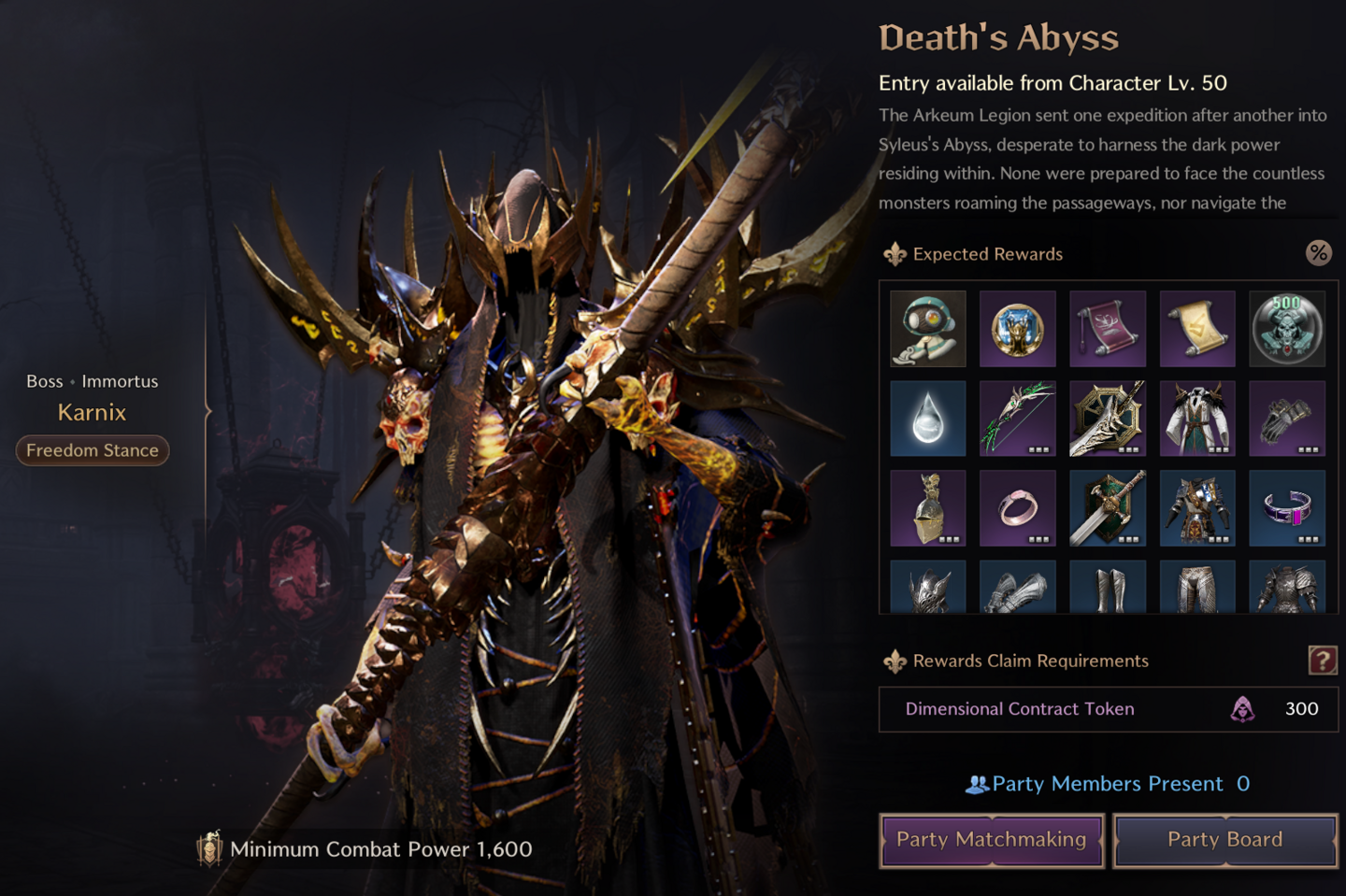Start Party Matchmaking
Image resolution: width=1346 pixels, height=896 pixels.
(x=992, y=840)
